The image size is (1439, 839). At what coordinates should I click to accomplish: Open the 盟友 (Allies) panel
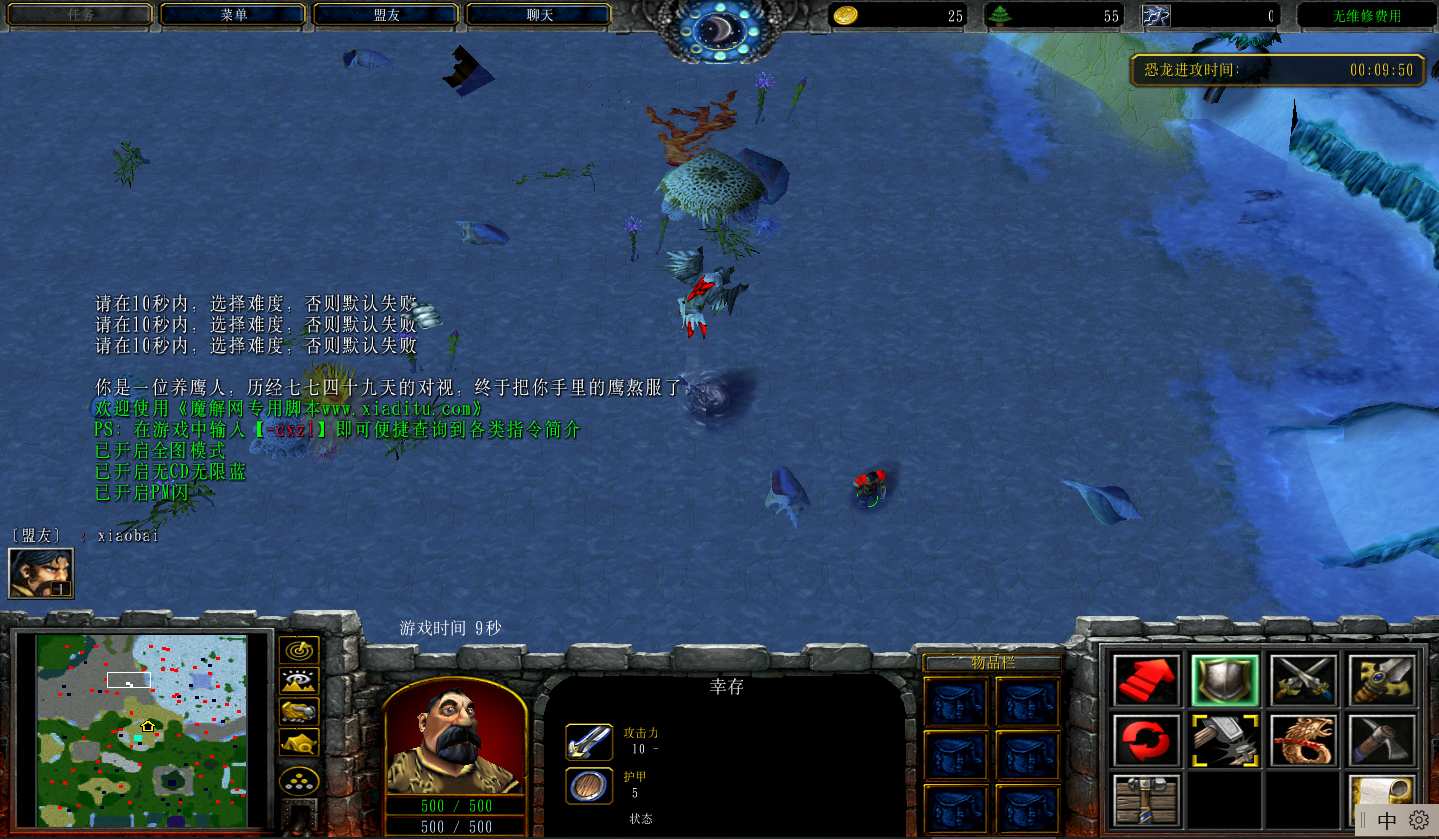pos(386,15)
